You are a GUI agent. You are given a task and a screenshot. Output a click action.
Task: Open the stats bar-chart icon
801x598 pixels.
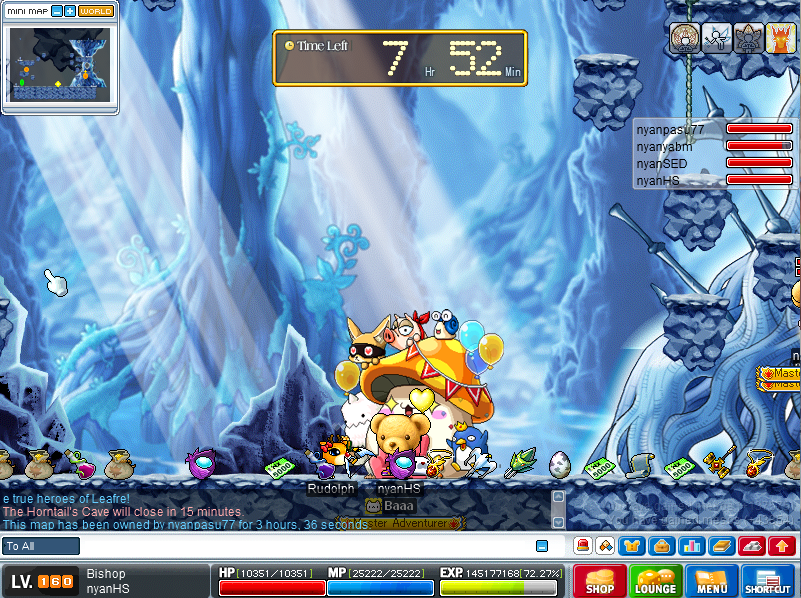(x=690, y=546)
